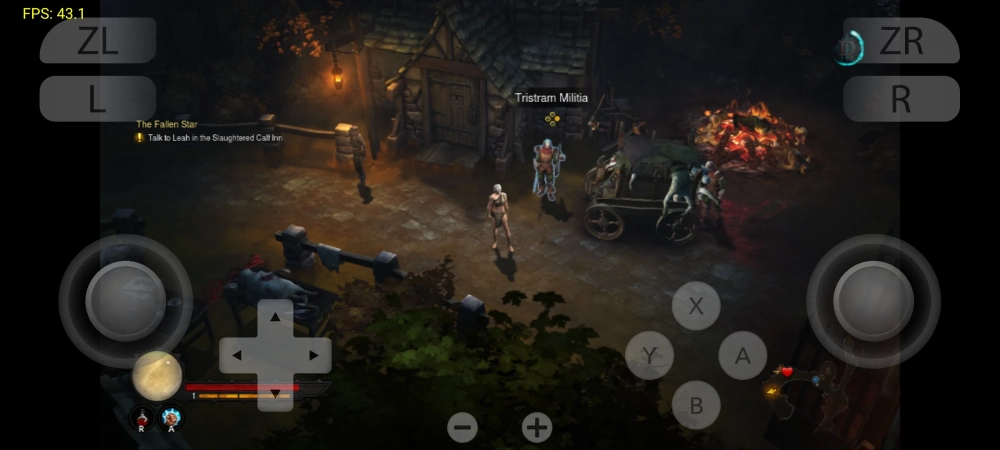The width and height of the screenshot is (1000, 450).
Task: Activate the glowing fist skill icon
Action: pyautogui.click(x=172, y=416)
